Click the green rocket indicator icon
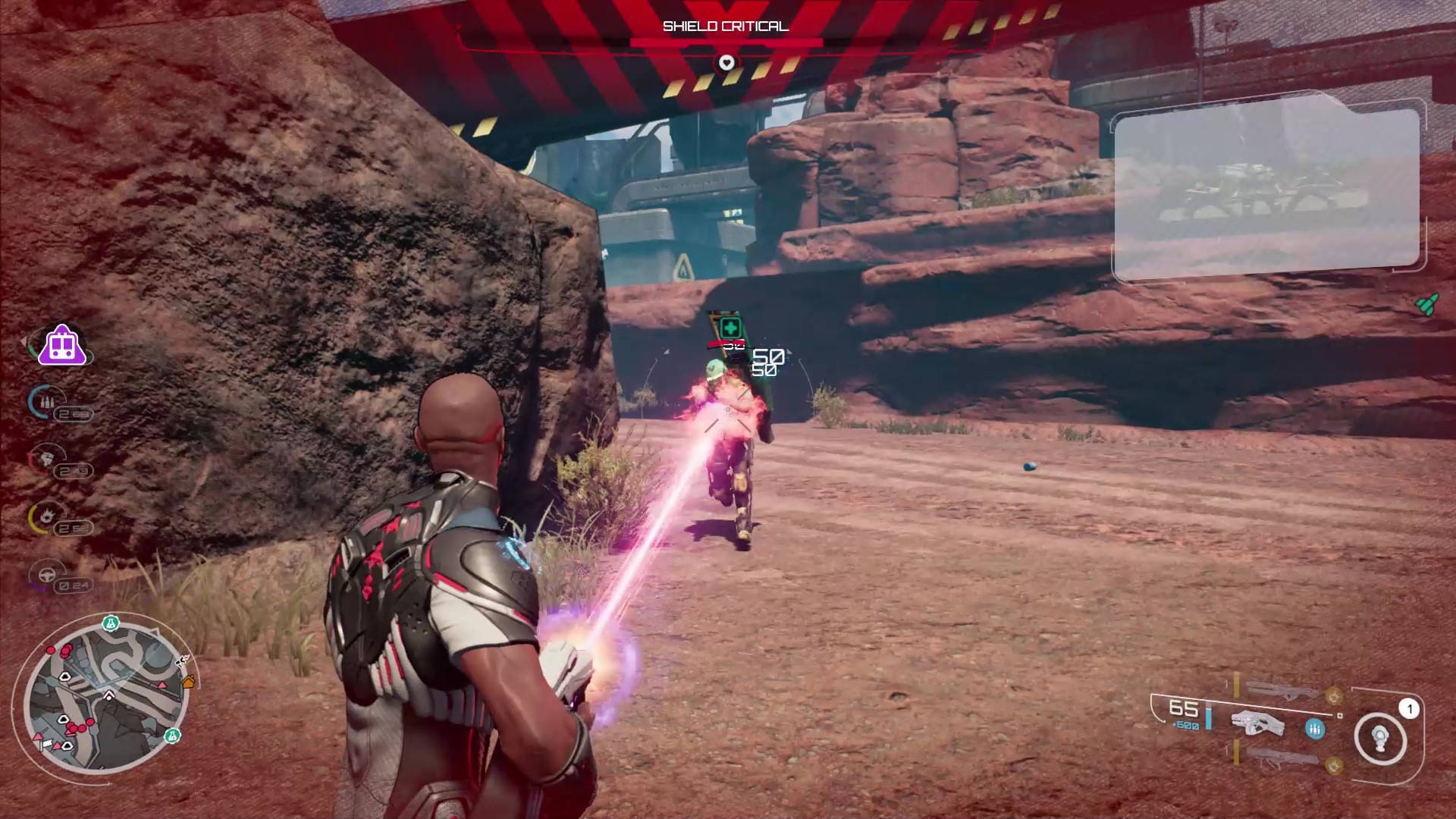The height and width of the screenshot is (819, 1456). [x=1427, y=304]
